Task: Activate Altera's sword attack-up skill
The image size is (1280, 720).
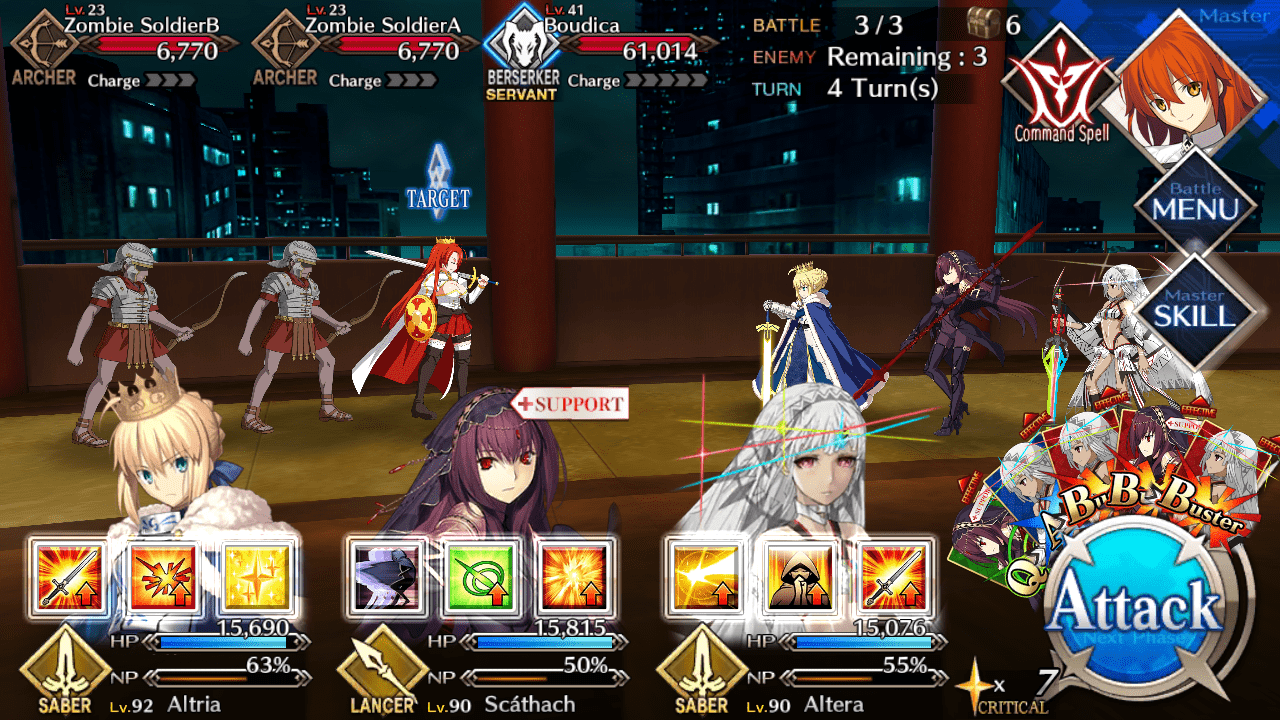Action: 893,578
